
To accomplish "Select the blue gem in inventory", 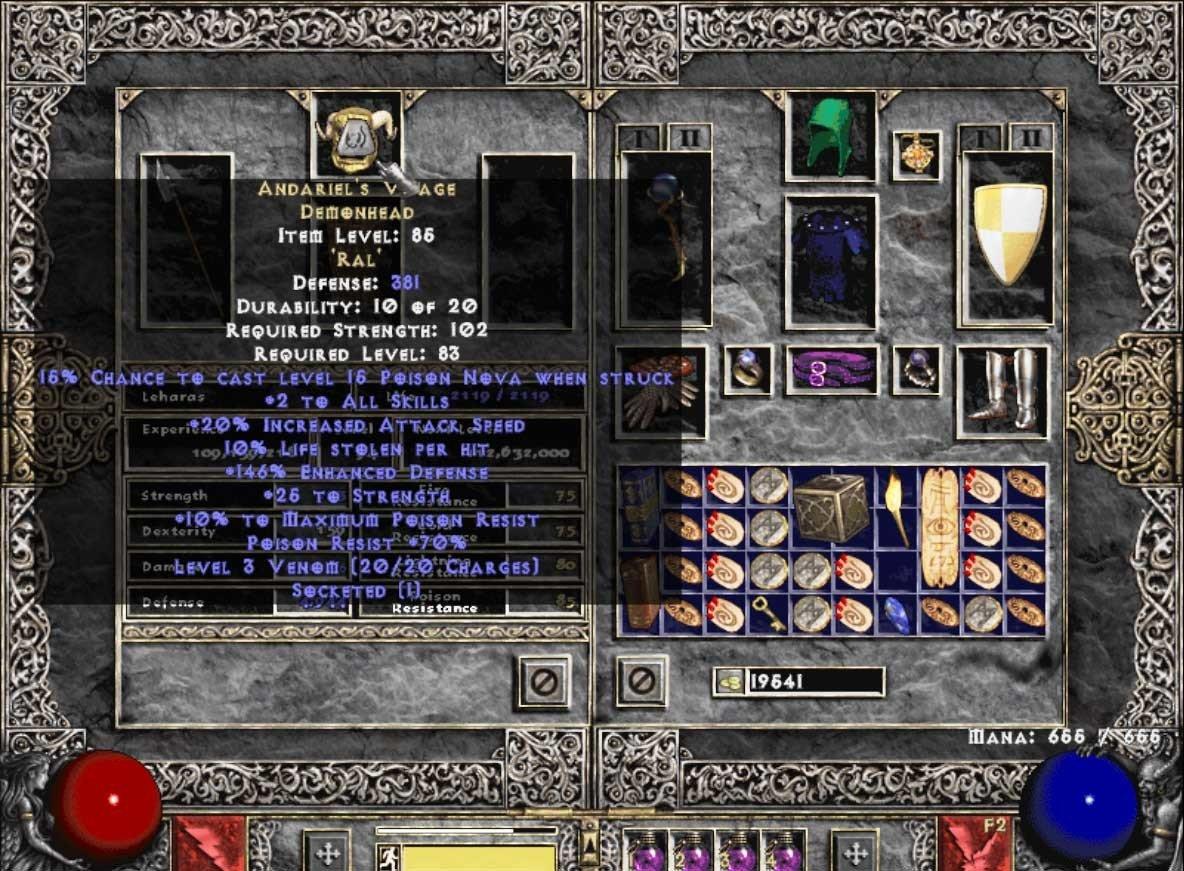I will [x=896, y=616].
